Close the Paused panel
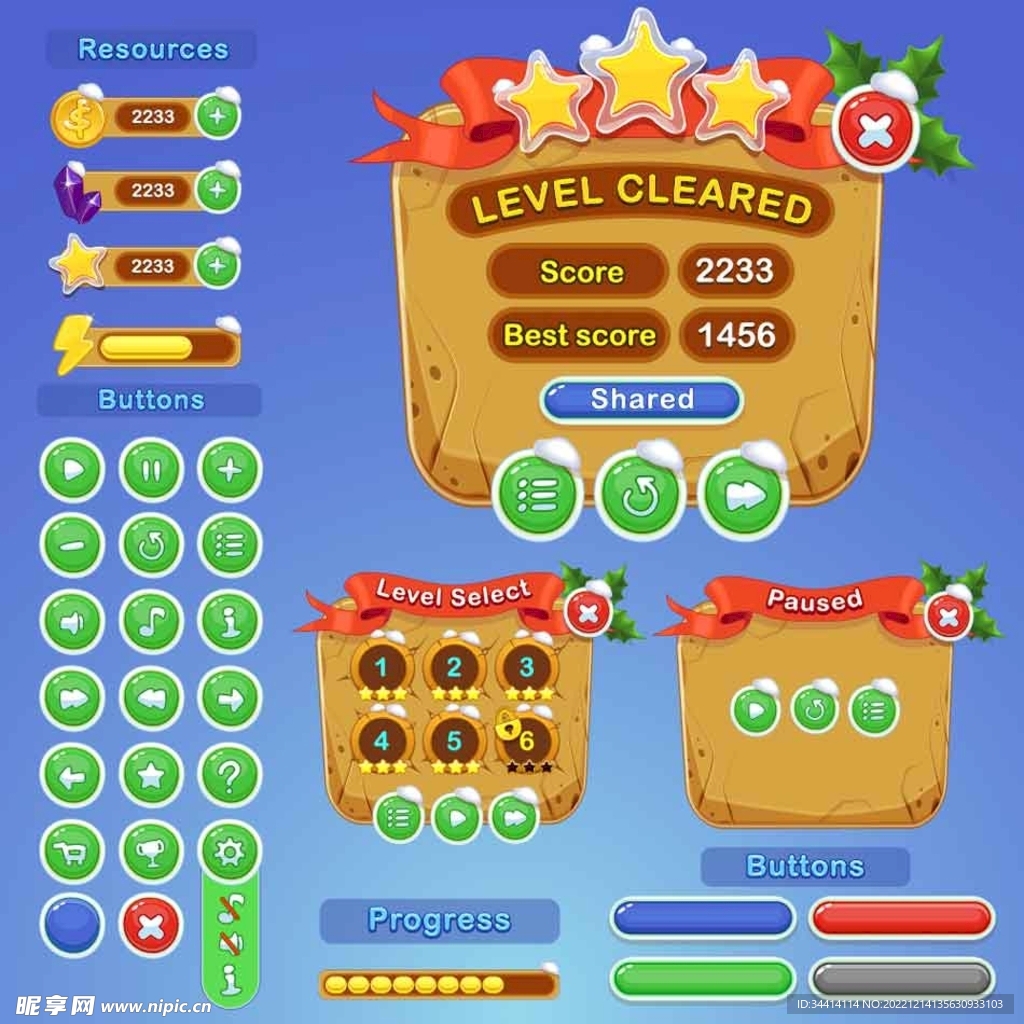Viewport: 1024px width, 1024px height. tap(948, 616)
